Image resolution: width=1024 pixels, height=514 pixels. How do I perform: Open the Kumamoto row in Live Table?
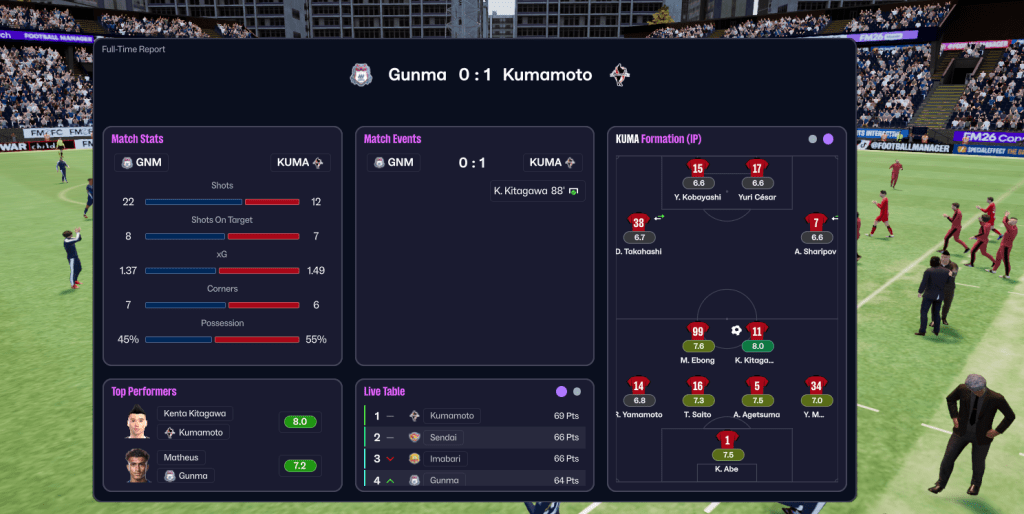pos(452,415)
